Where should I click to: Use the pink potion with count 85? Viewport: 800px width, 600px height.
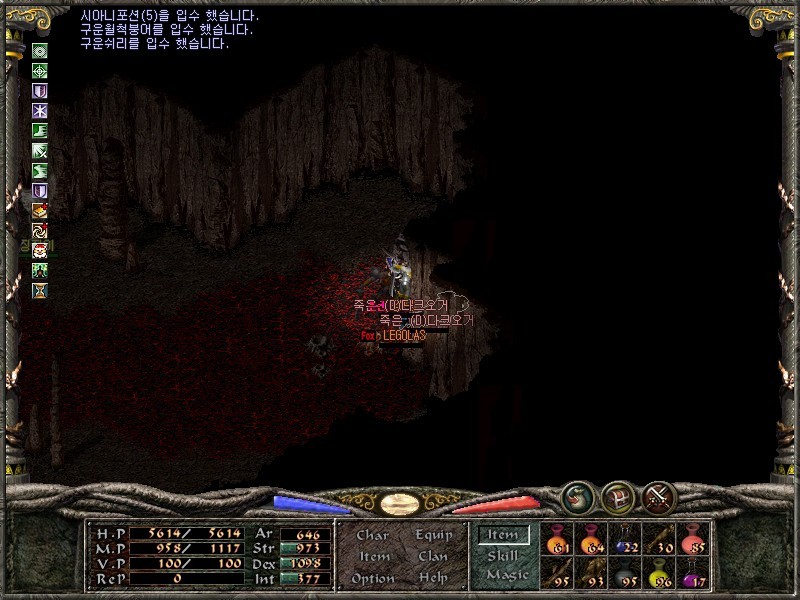(x=693, y=540)
